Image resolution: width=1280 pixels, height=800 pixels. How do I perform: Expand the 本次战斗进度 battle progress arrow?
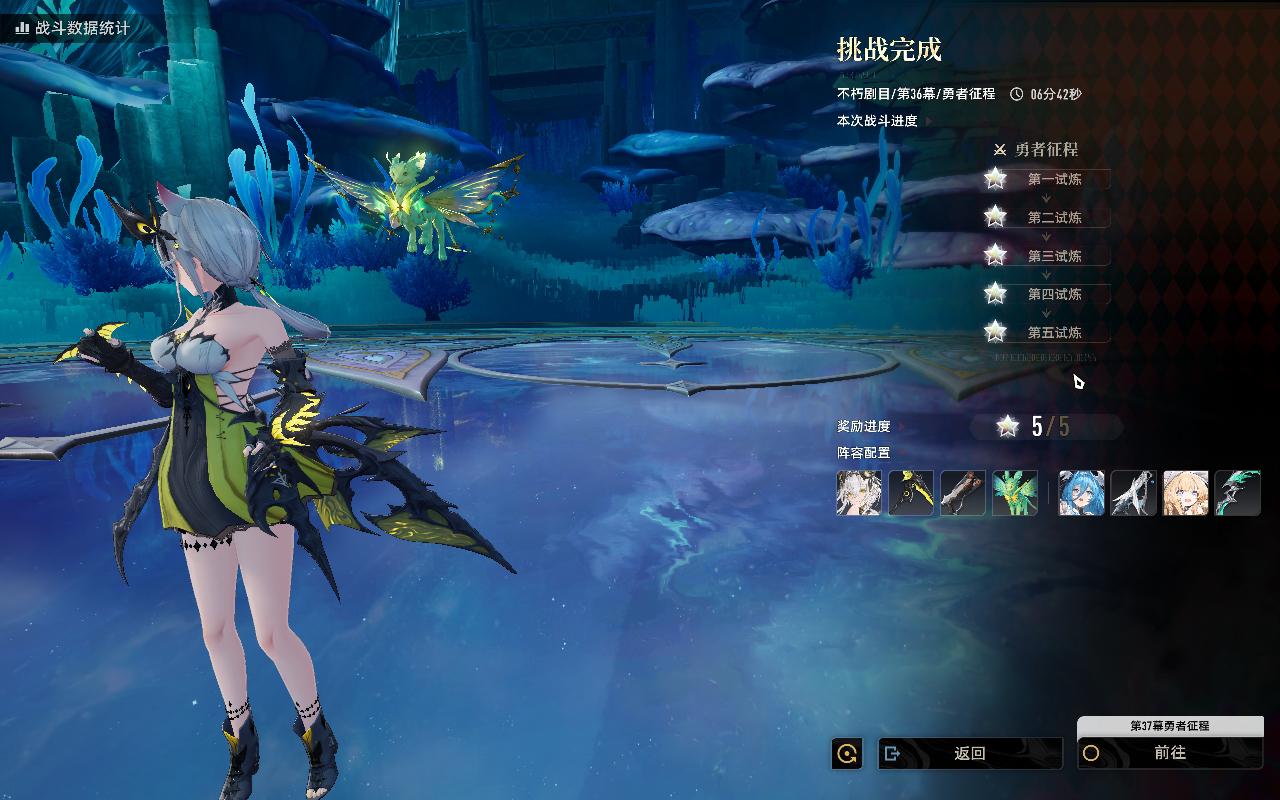[929, 121]
